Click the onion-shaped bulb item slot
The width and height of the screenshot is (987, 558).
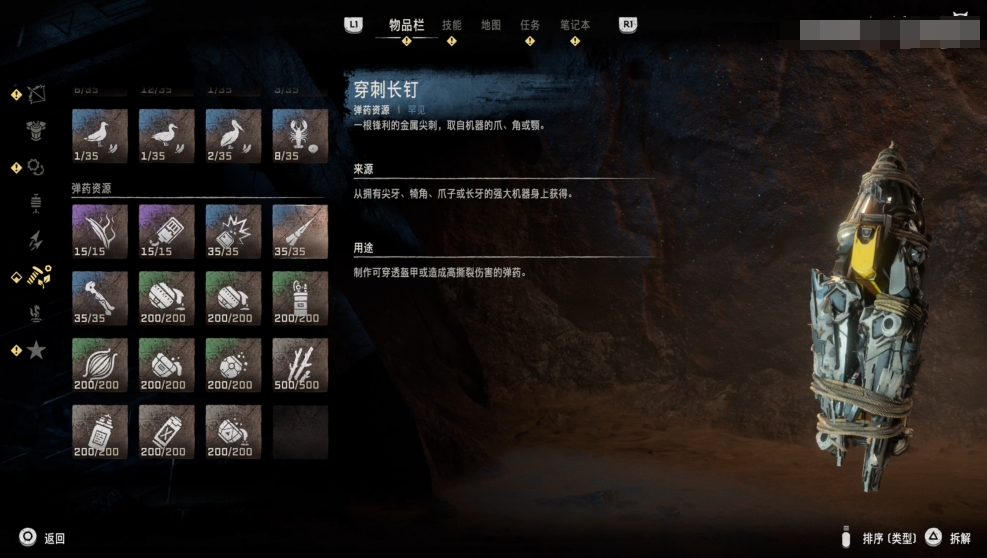(x=100, y=364)
